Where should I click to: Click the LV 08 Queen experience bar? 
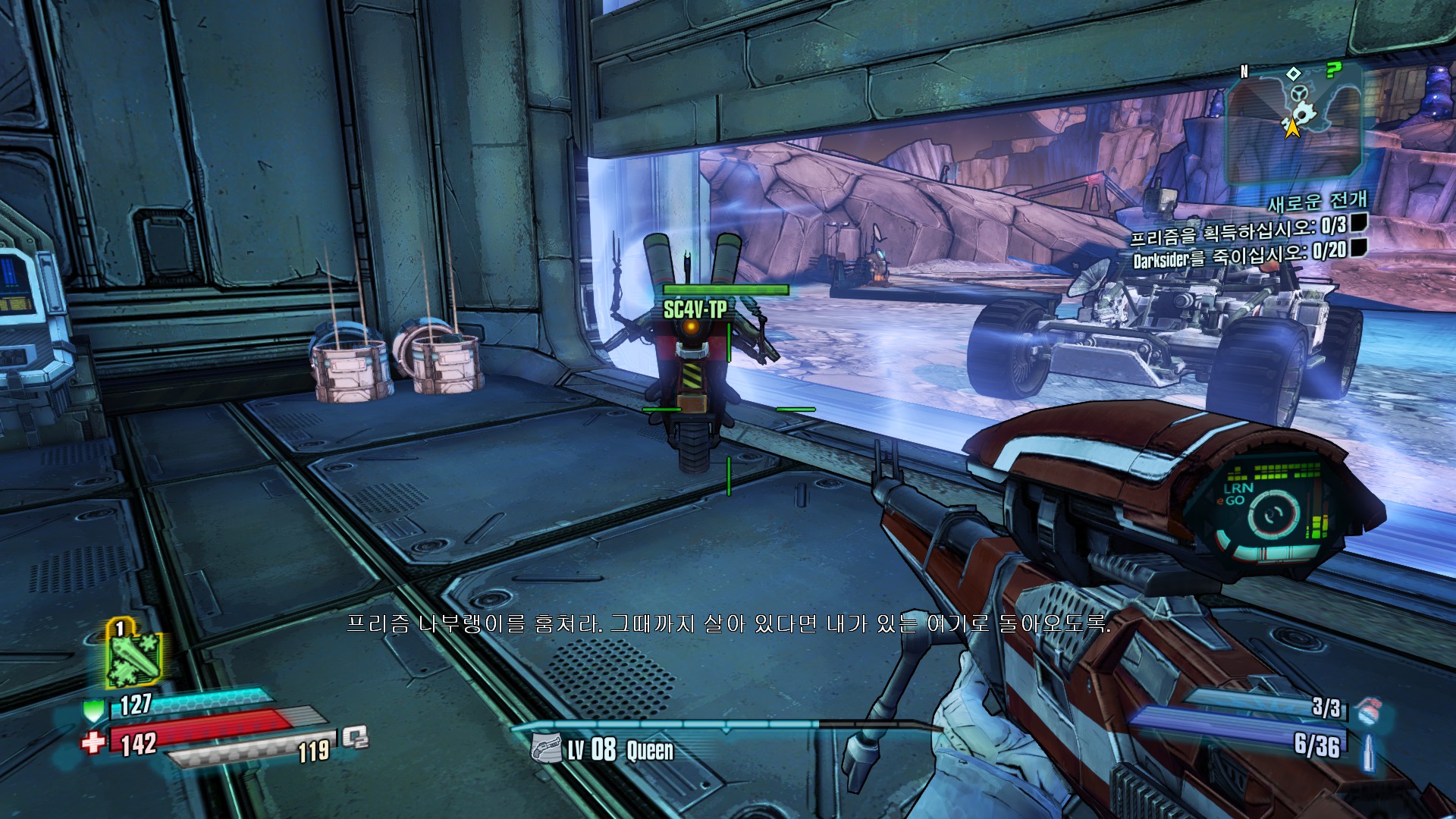726,726
